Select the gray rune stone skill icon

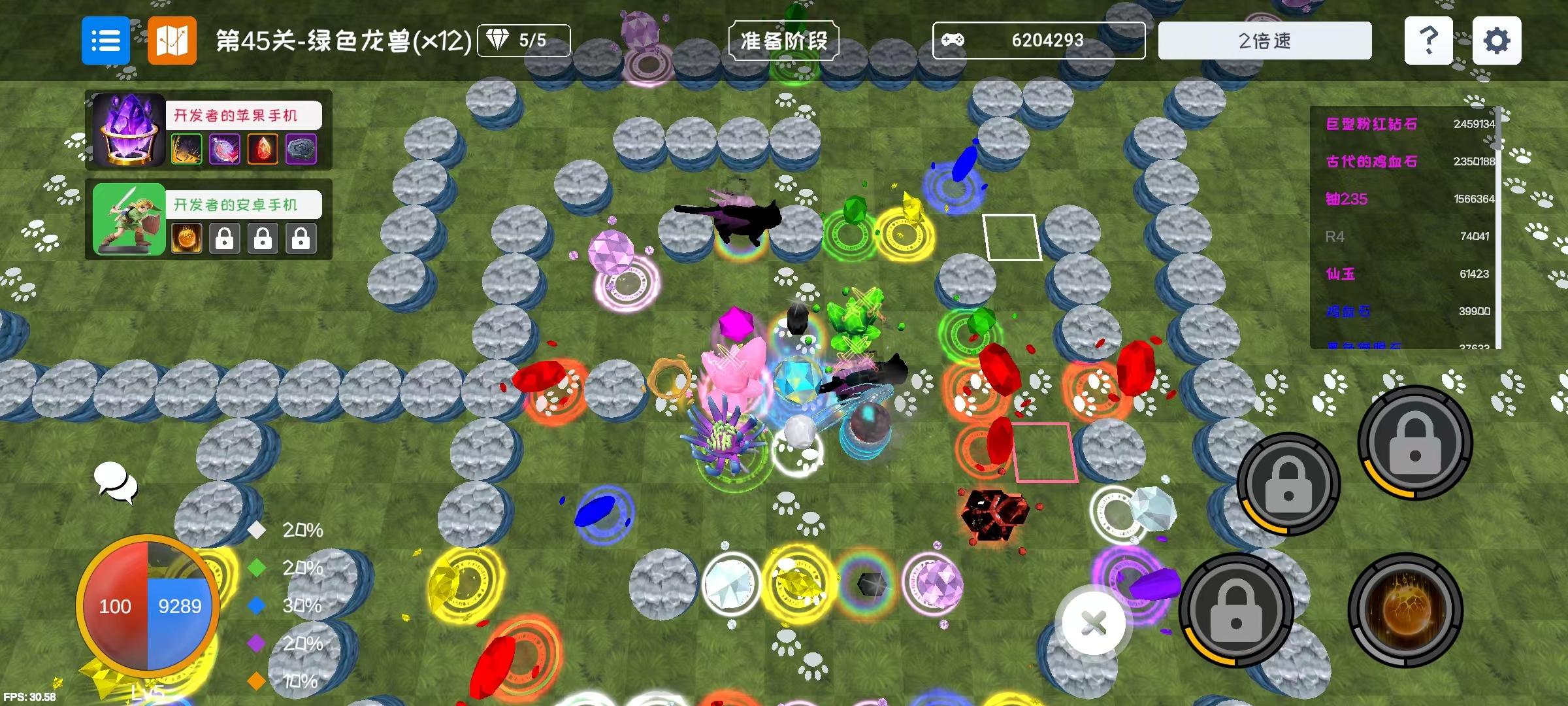301,148
